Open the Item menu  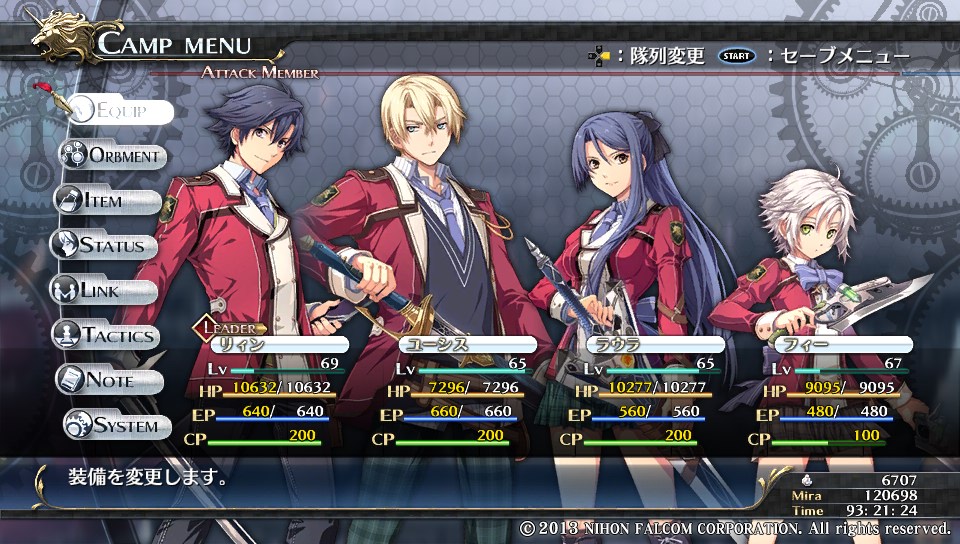pos(107,201)
